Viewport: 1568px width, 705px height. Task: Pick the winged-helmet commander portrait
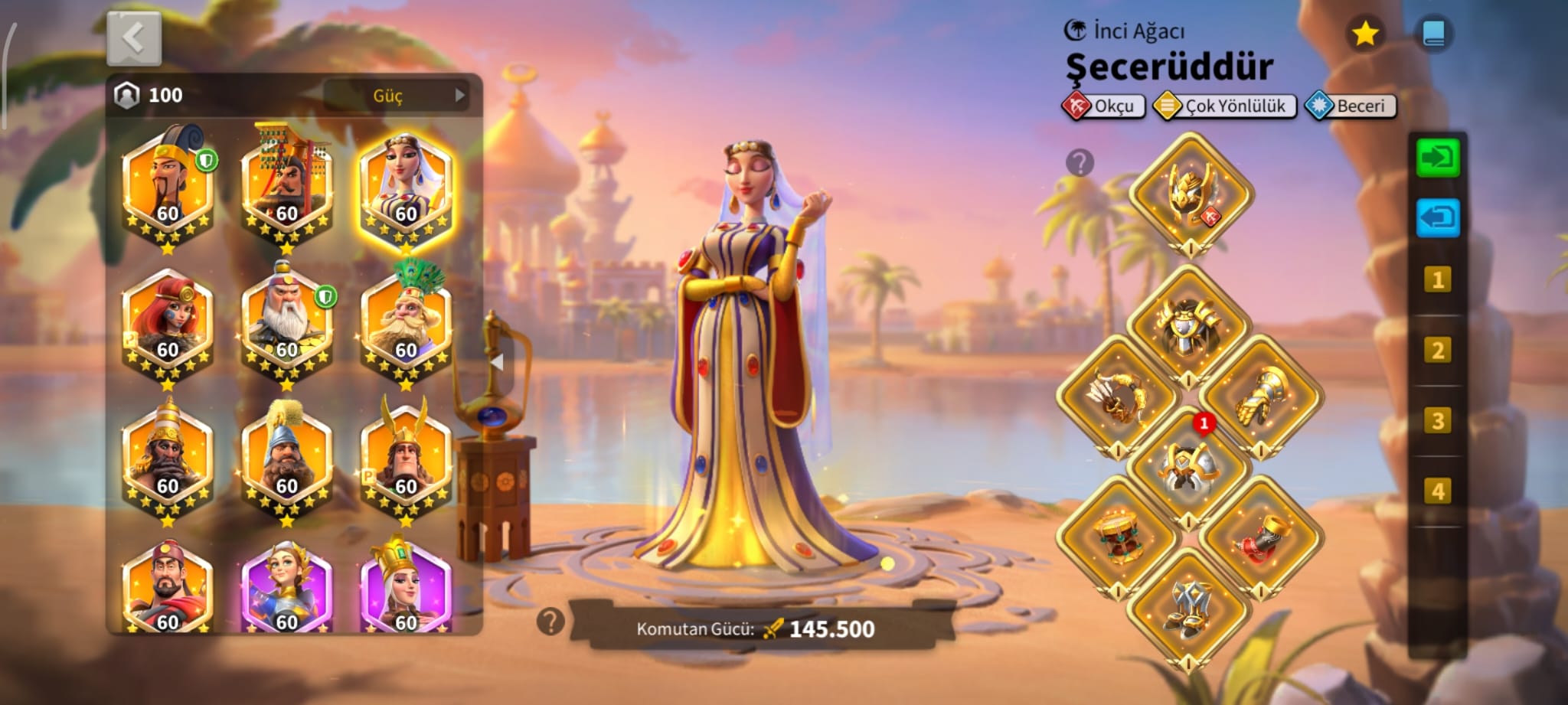[x=406, y=459]
